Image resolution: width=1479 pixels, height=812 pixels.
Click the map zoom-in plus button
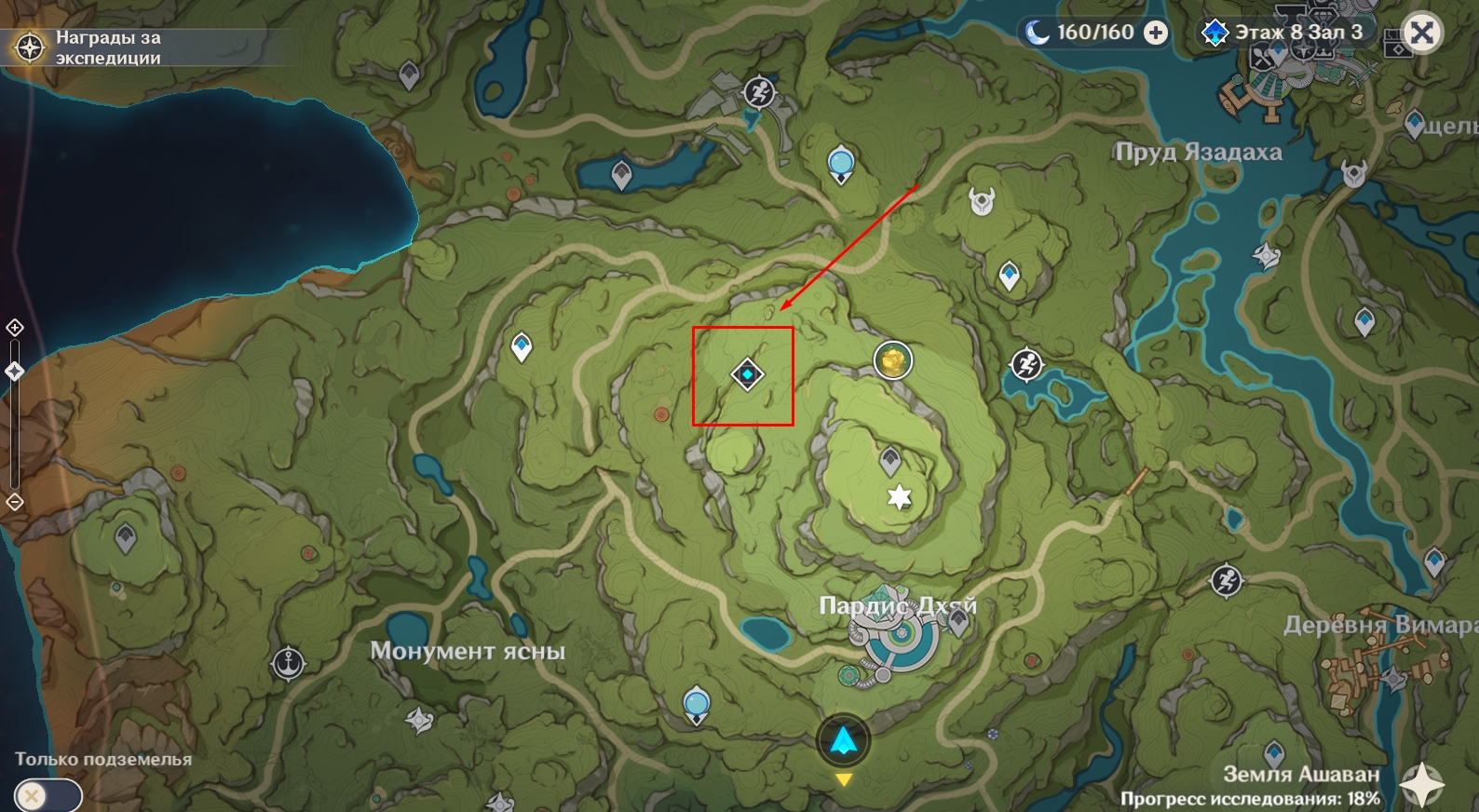pos(15,328)
